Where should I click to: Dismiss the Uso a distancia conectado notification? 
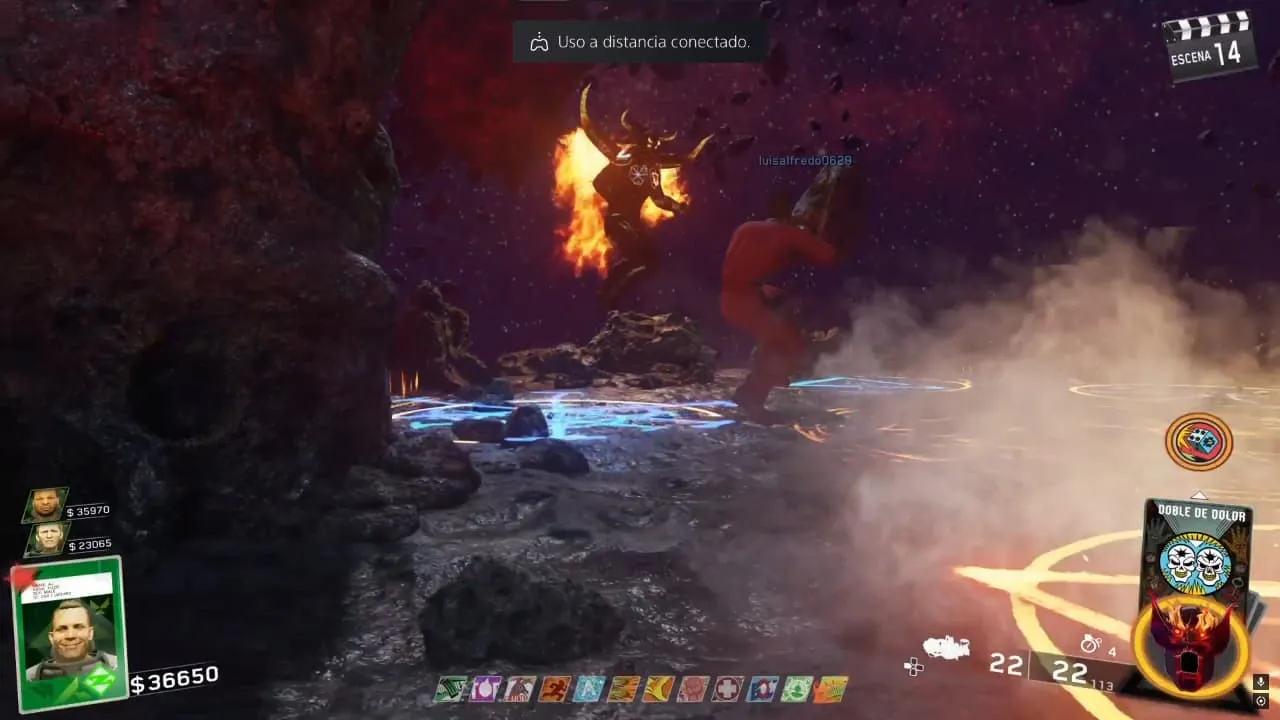coord(640,42)
